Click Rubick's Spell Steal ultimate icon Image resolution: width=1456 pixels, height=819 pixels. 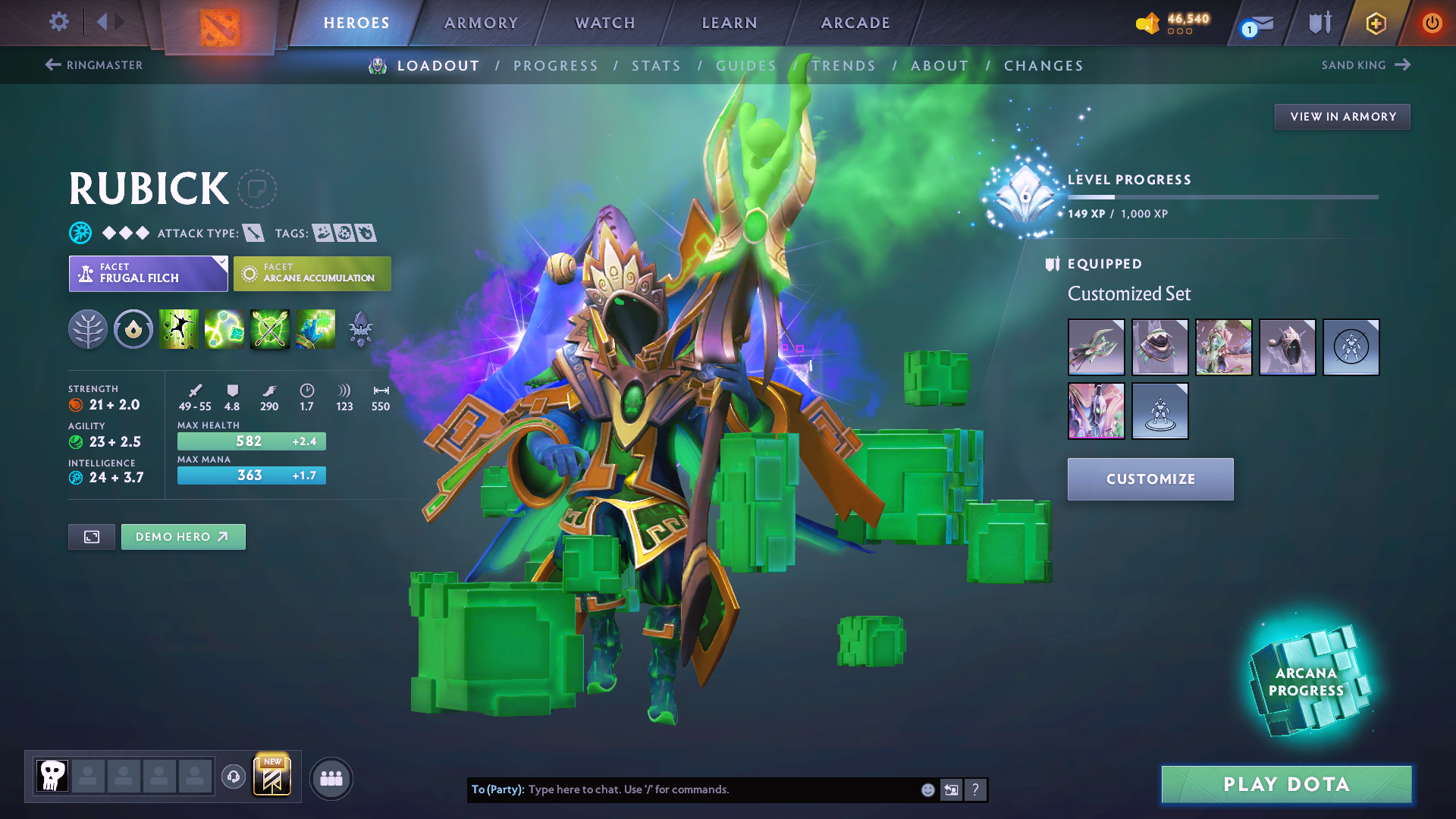point(315,329)
